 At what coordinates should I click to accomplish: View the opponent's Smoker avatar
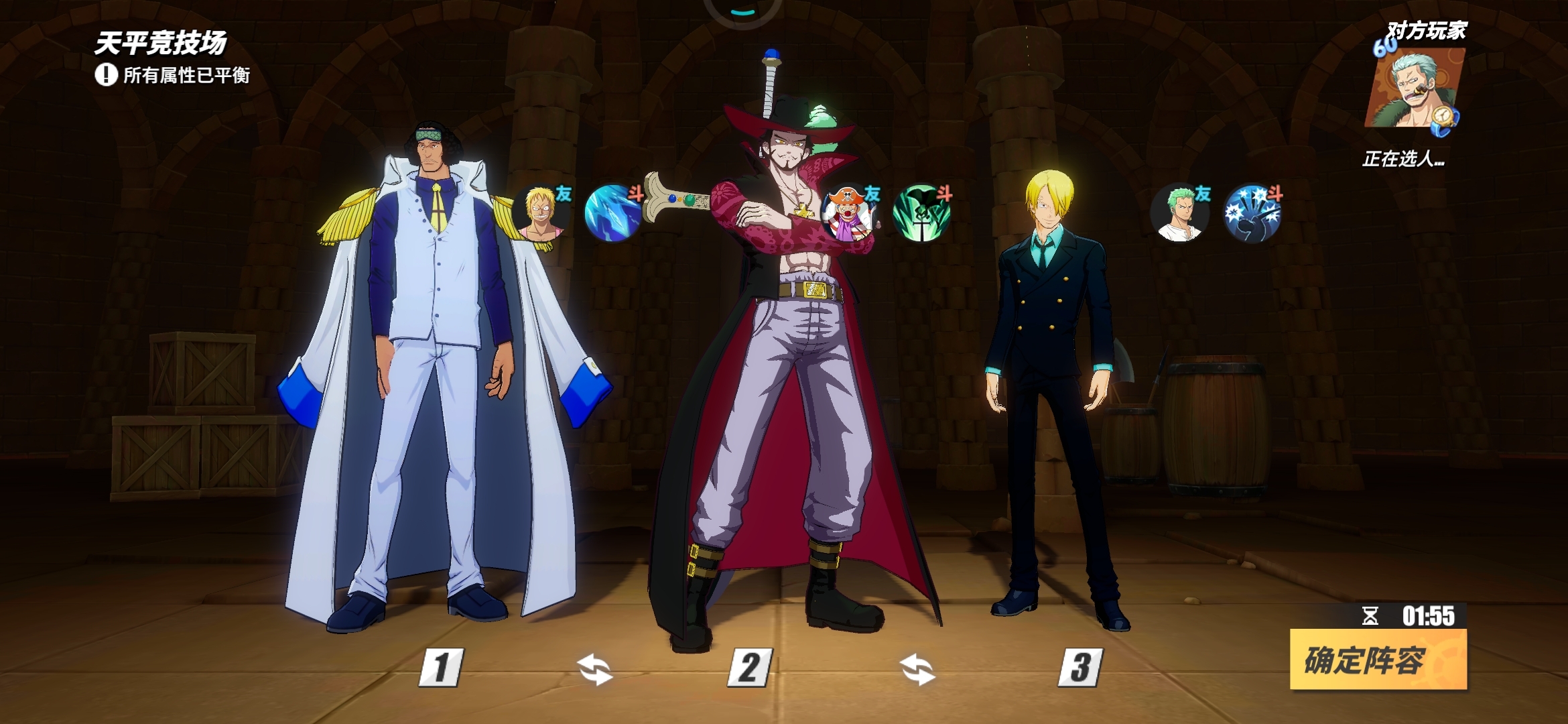coord(1414,88)
